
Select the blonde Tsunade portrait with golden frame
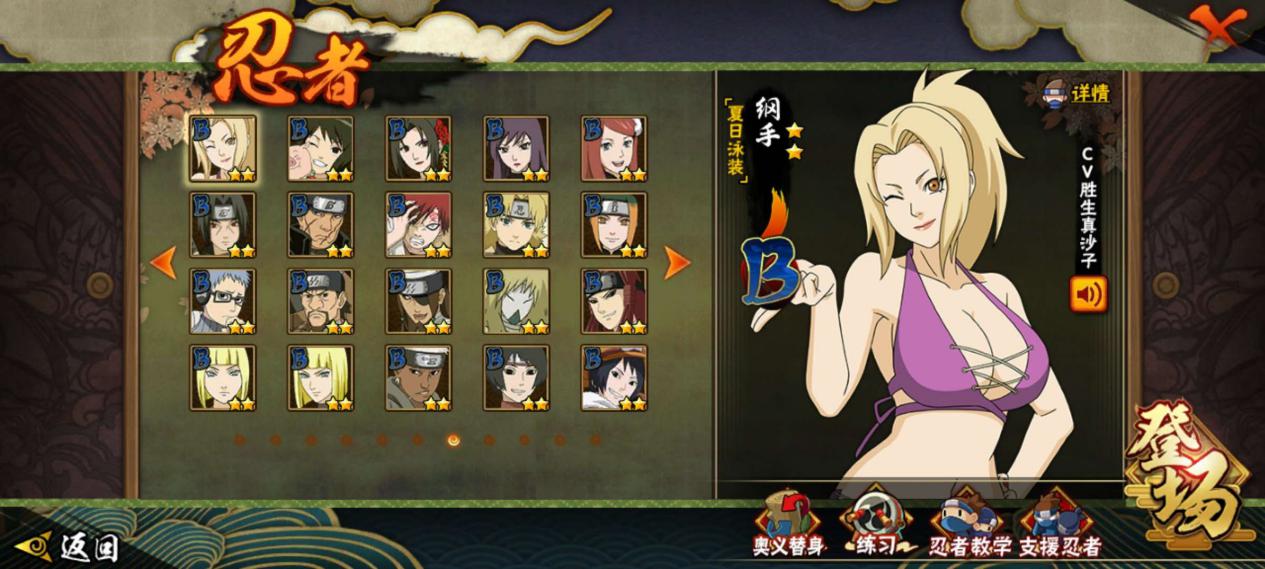click(222, 148)
